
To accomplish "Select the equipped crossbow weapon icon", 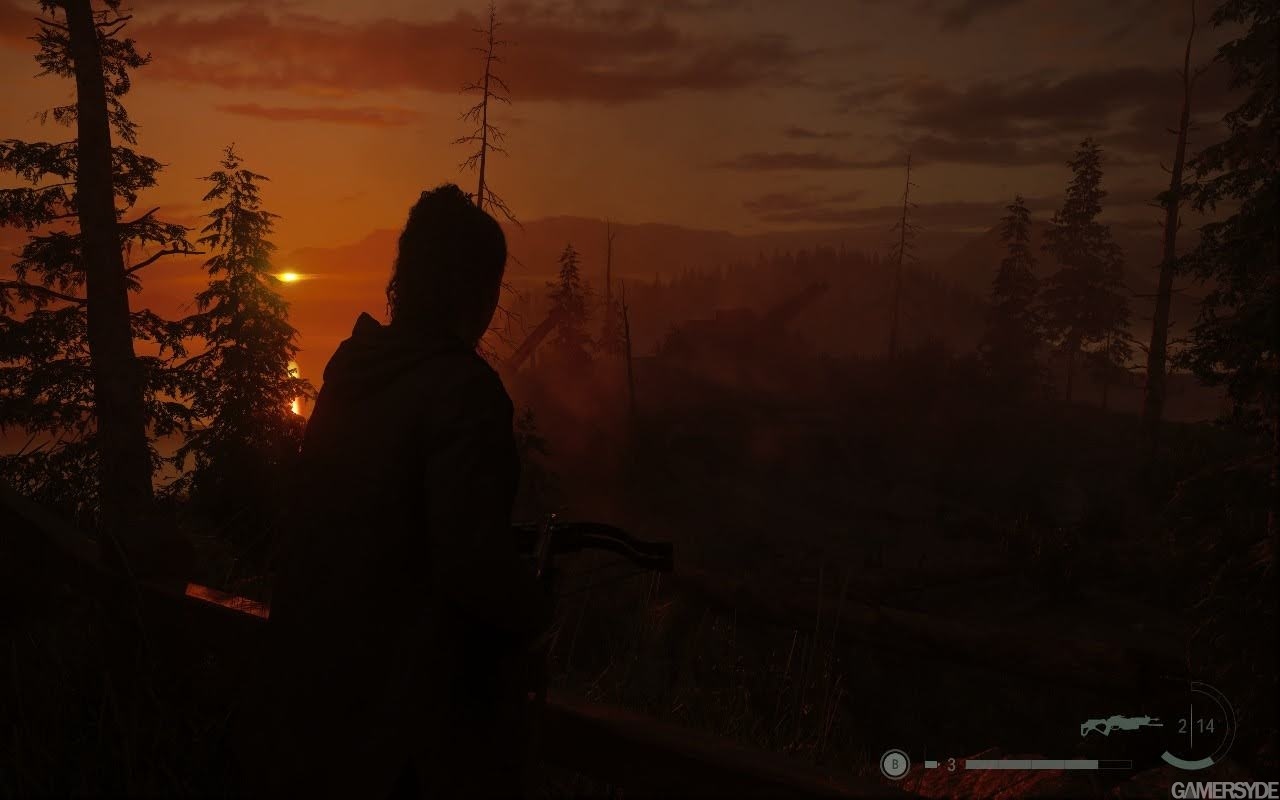I will 1120,725.
